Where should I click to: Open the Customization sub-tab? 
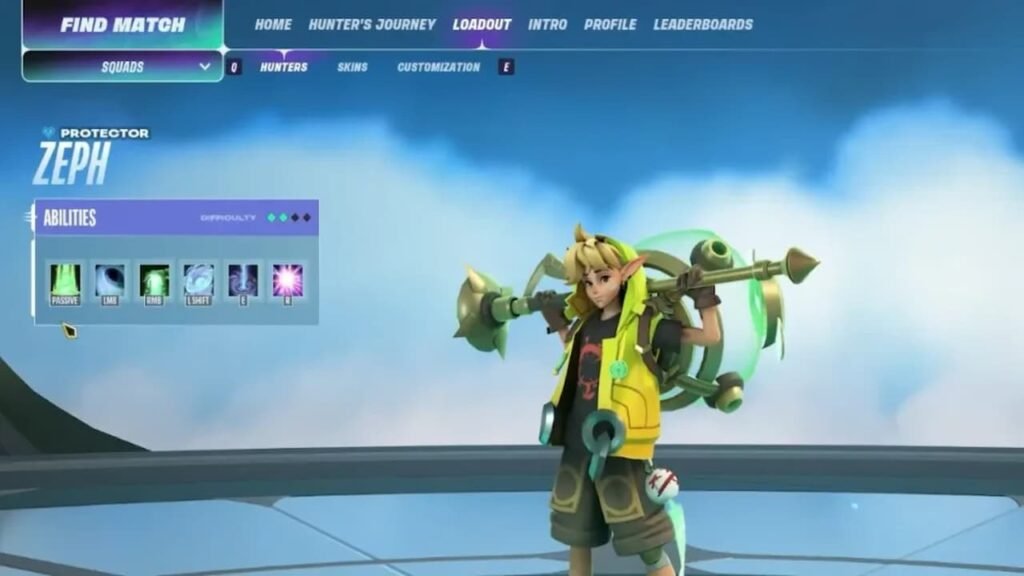[x=439, y=67]
